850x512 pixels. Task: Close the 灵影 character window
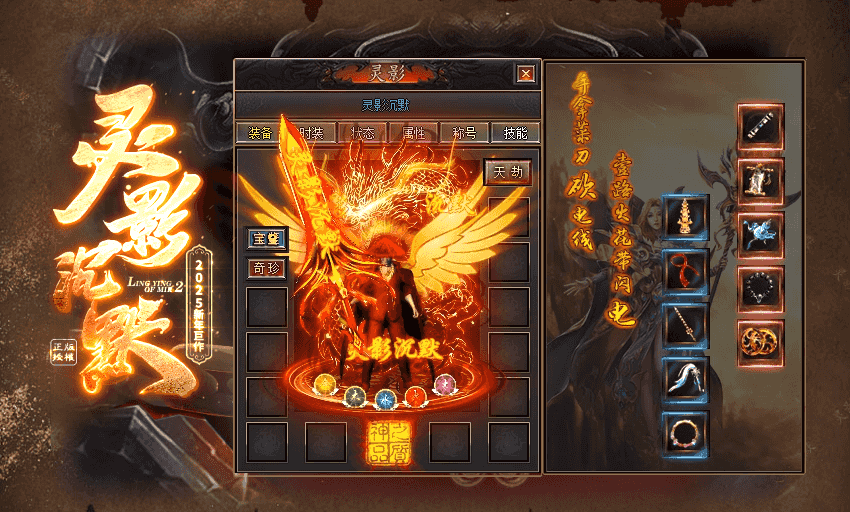tap(524, 73)
